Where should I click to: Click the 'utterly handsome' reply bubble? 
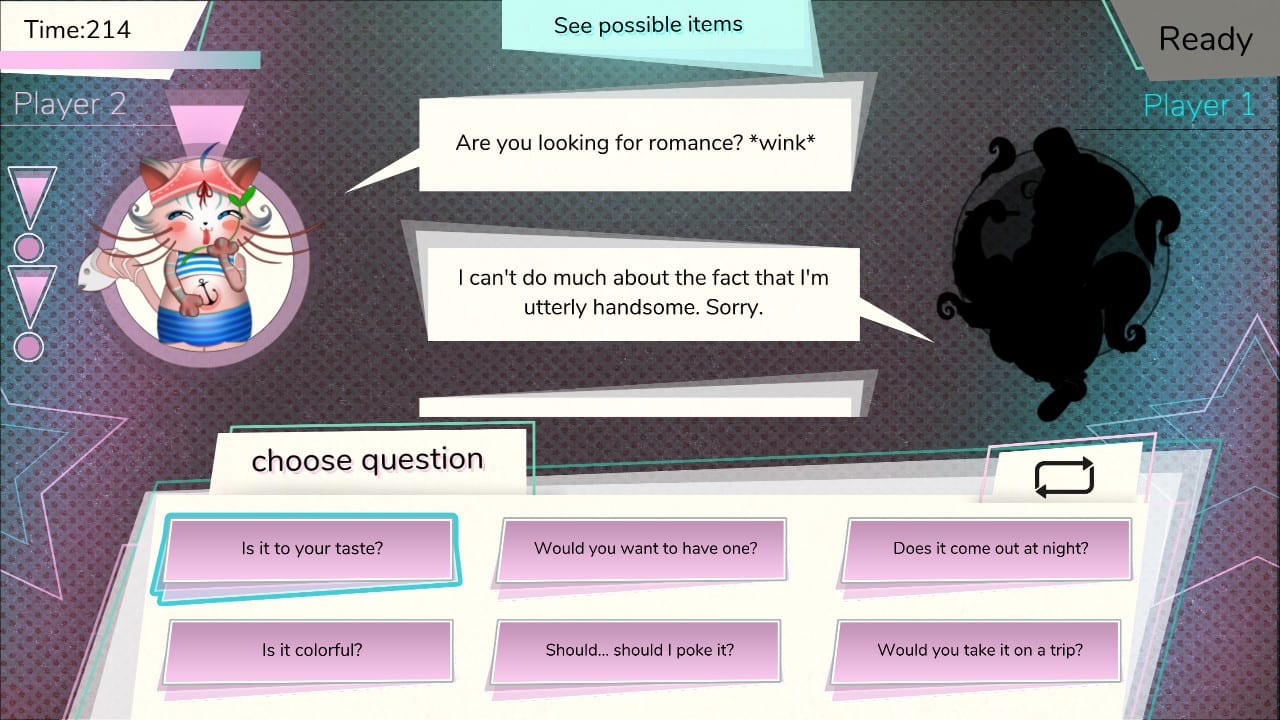(642, 292)
